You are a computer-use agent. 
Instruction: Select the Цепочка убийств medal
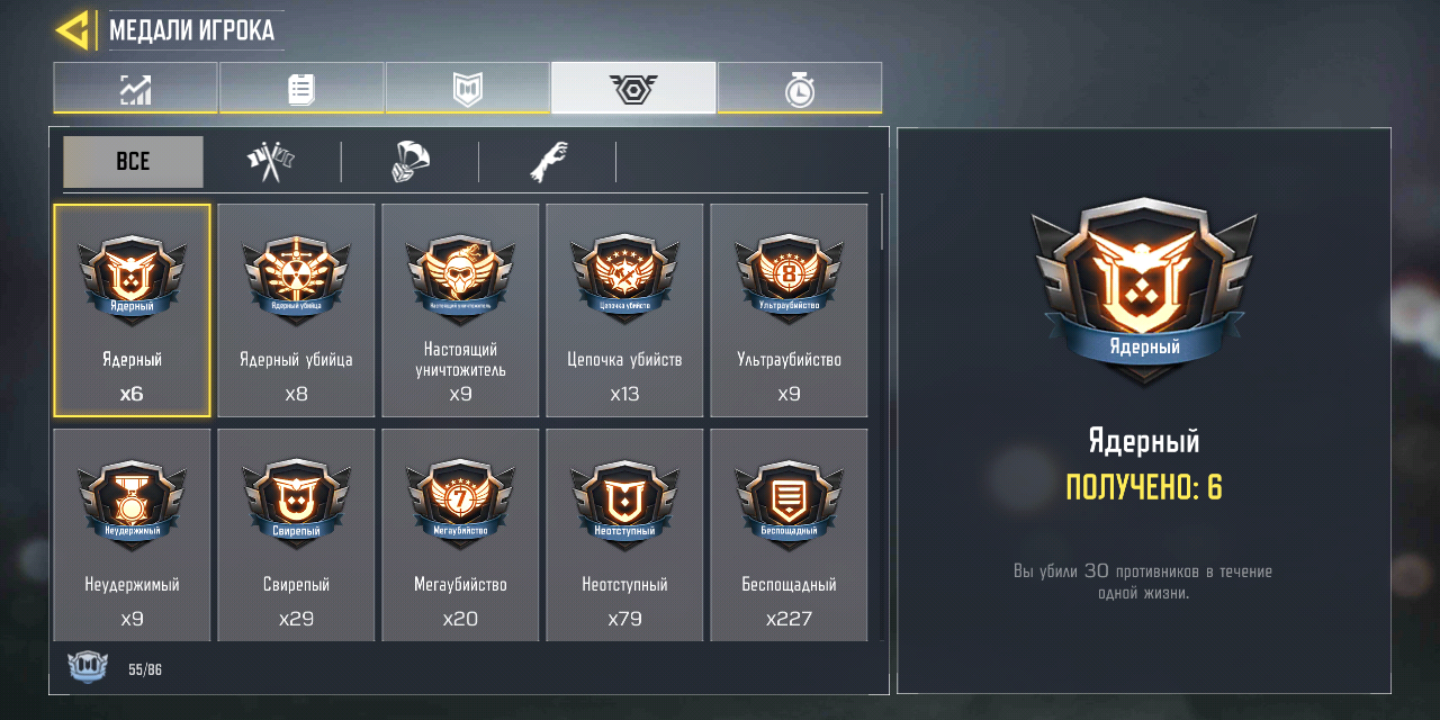pyautogui.click(x=624, y=310)
